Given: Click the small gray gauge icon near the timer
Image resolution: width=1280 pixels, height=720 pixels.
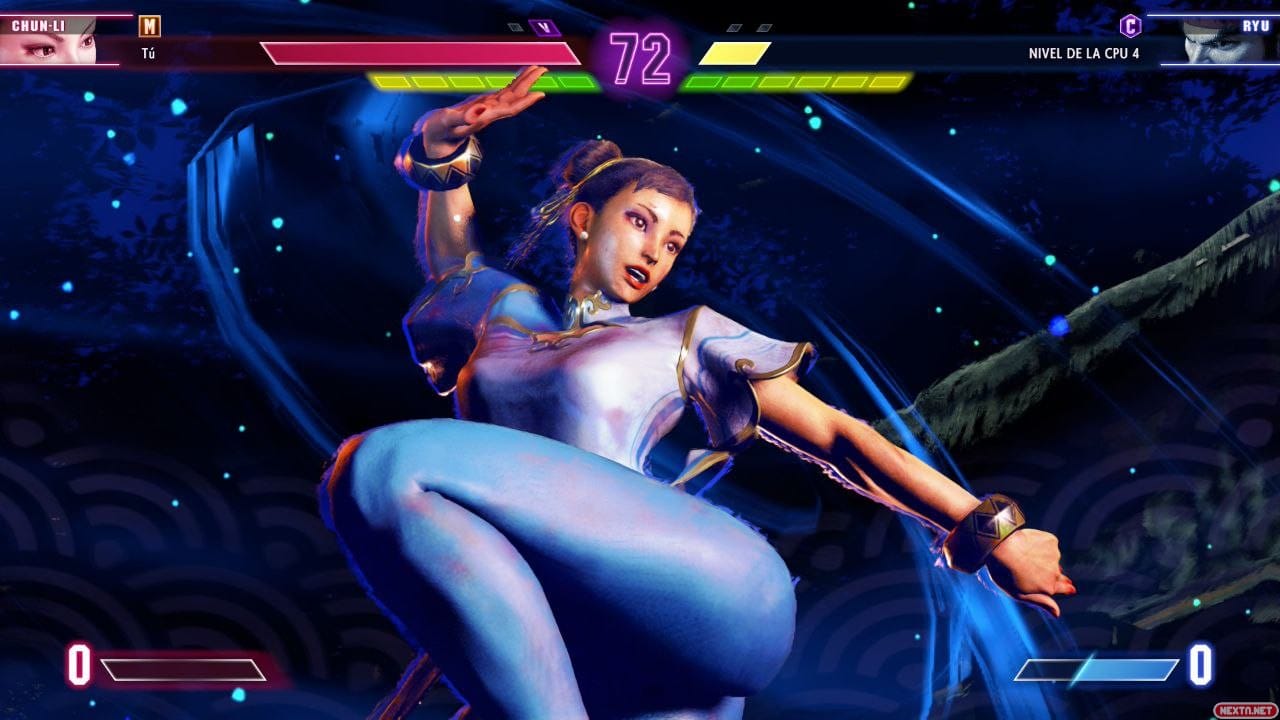Looking at the screenshot, I should click(513, 27).
